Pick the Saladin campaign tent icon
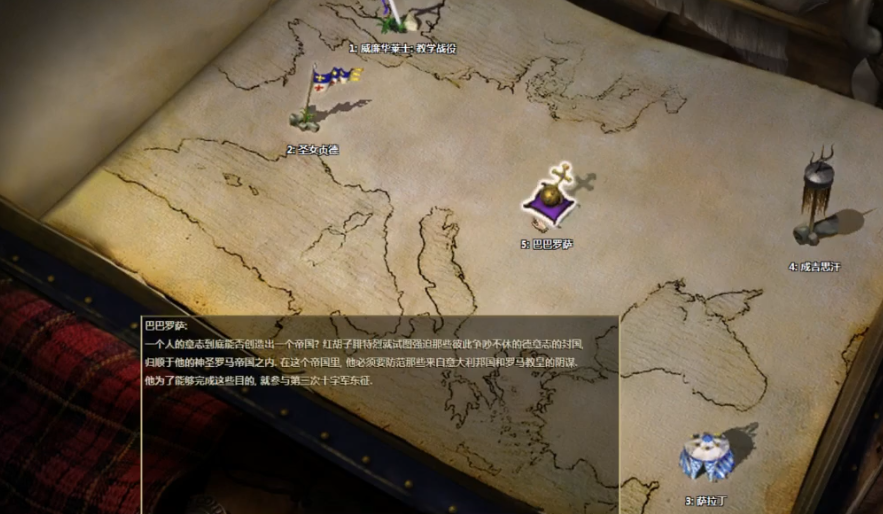The height and width of the screenshot is (514, 883). pos(707,457)
